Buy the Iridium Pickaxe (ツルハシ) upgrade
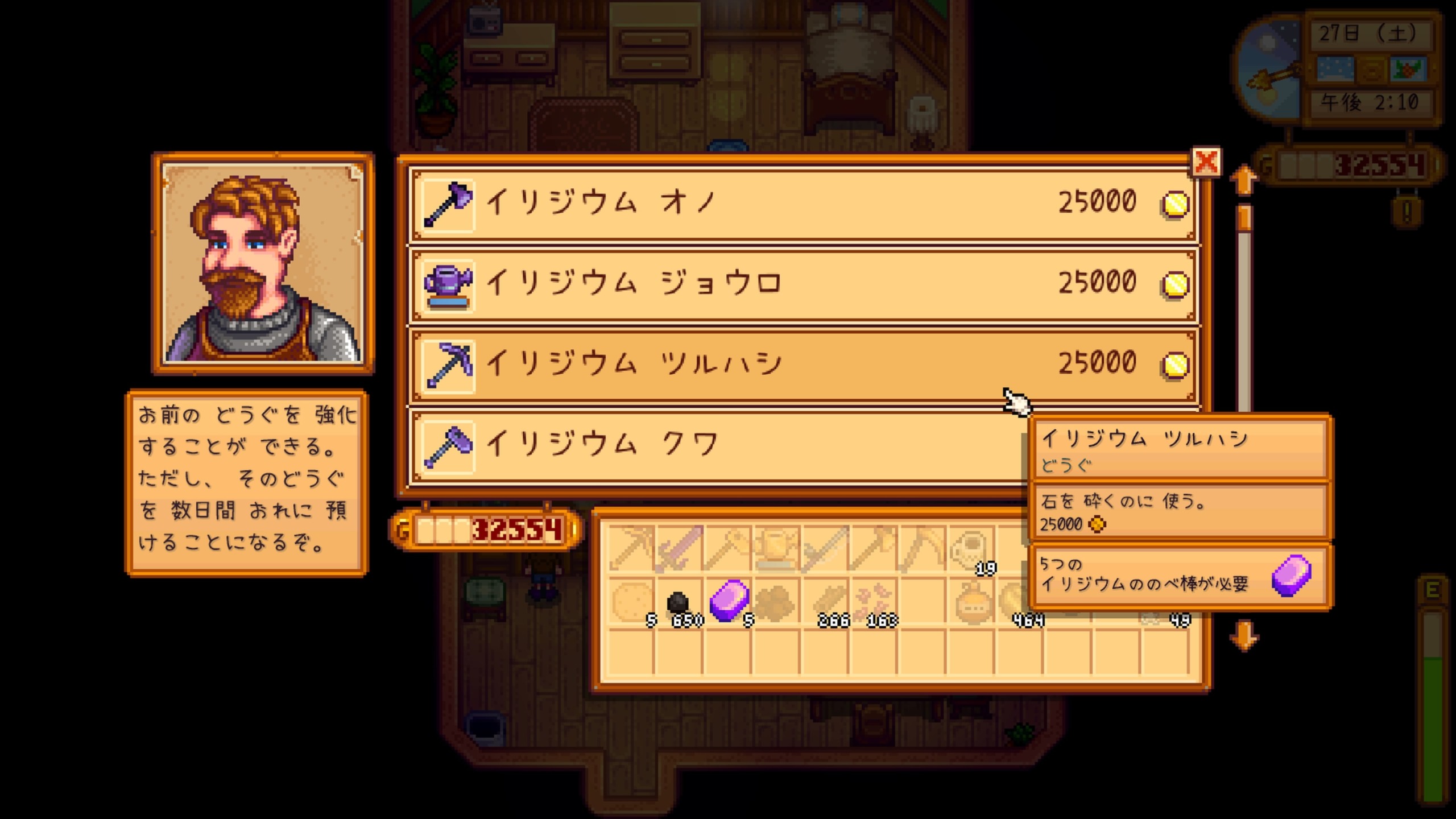Screen dimensions: 1456x819 pyautogui.click(x=802, y=365)
